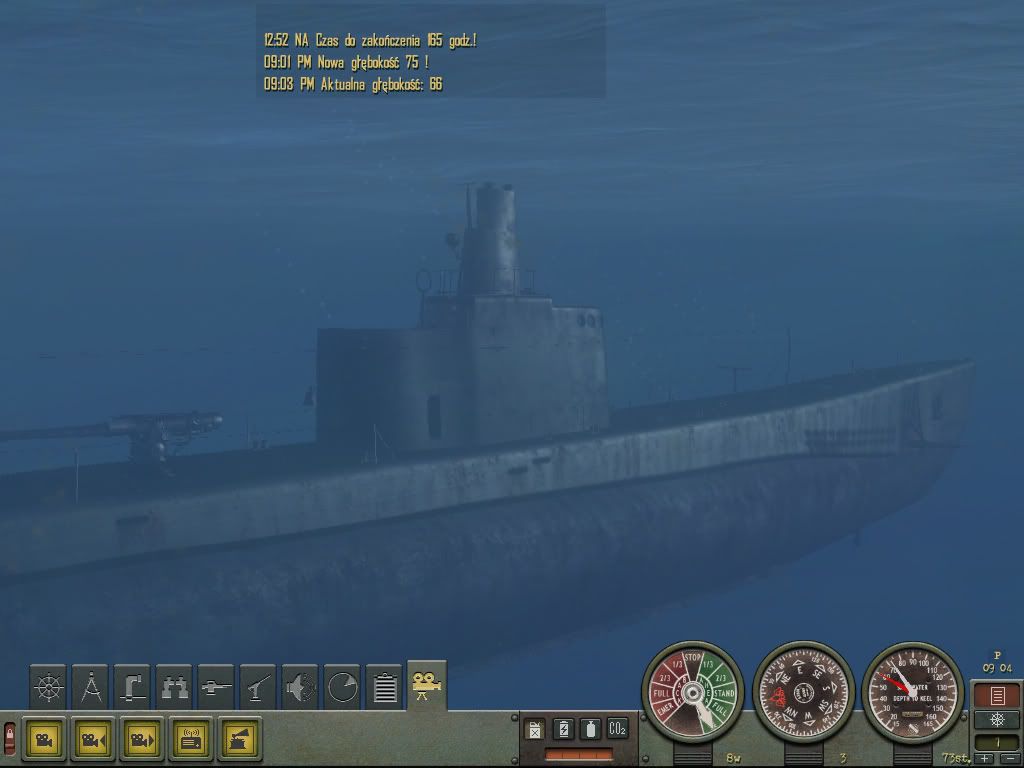Toggle the red padlock lock button
The width and height of the screenshot is (1024, 768).
10,739
